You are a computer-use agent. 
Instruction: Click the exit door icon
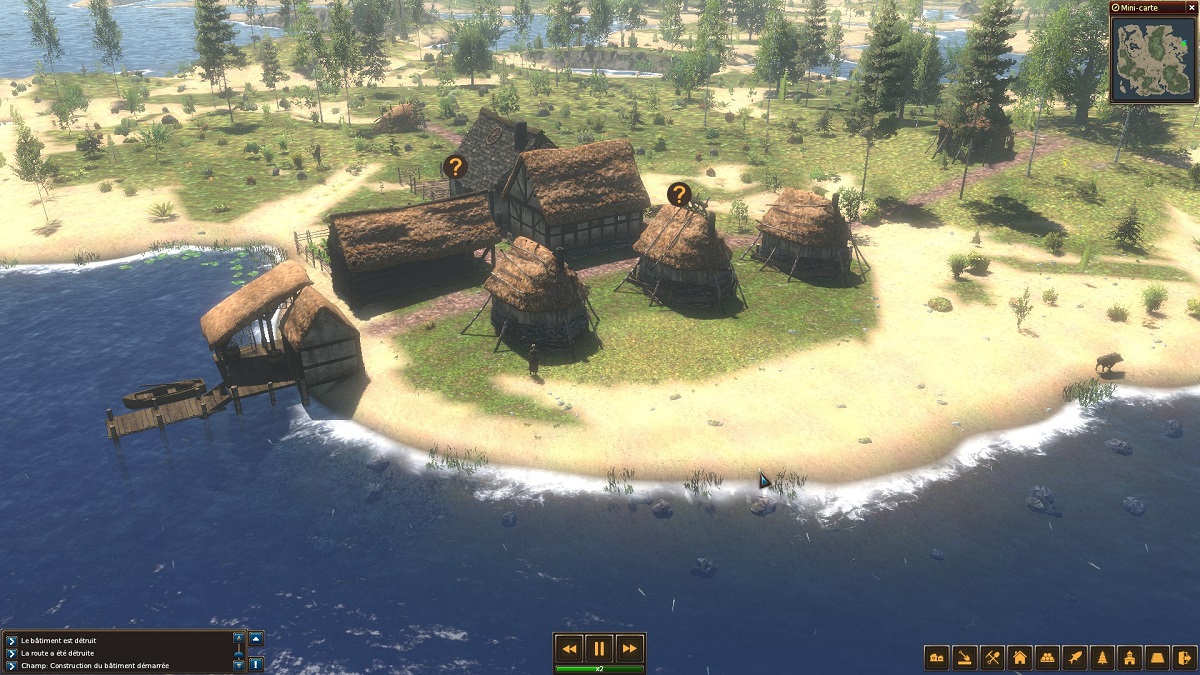click(x=1184, y=657)
